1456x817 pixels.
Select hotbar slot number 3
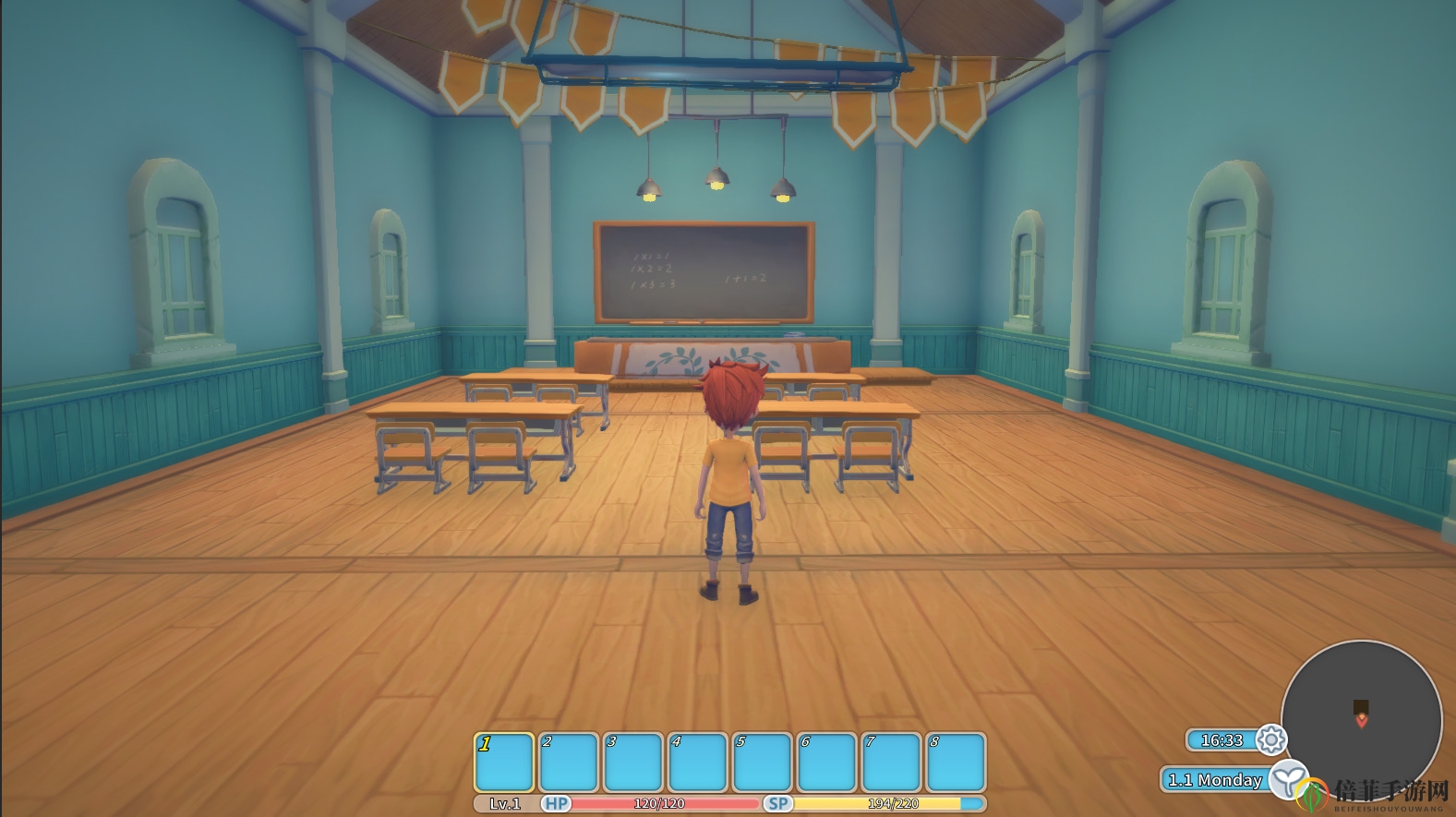(x=633, y=763)
